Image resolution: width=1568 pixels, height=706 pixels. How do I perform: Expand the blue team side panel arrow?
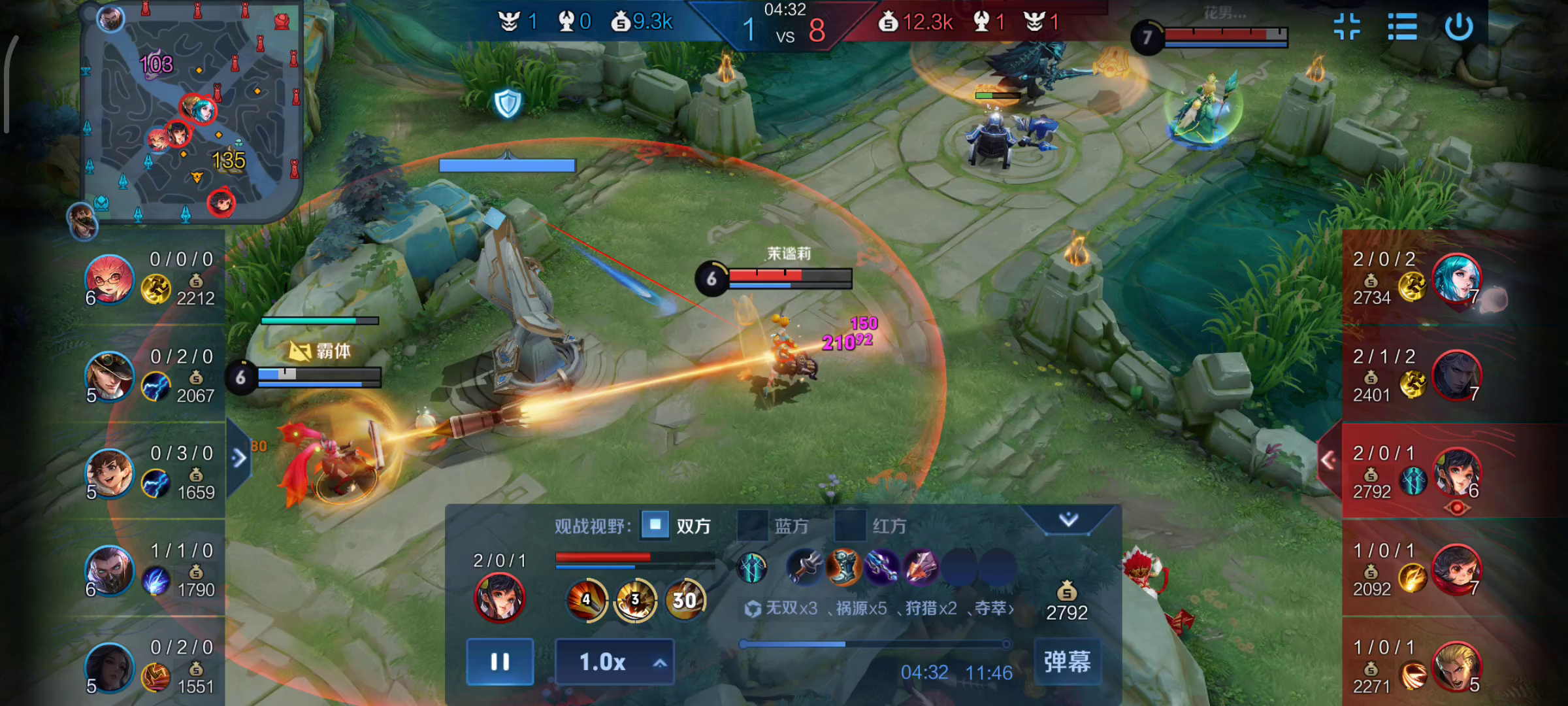coord(238,458)
